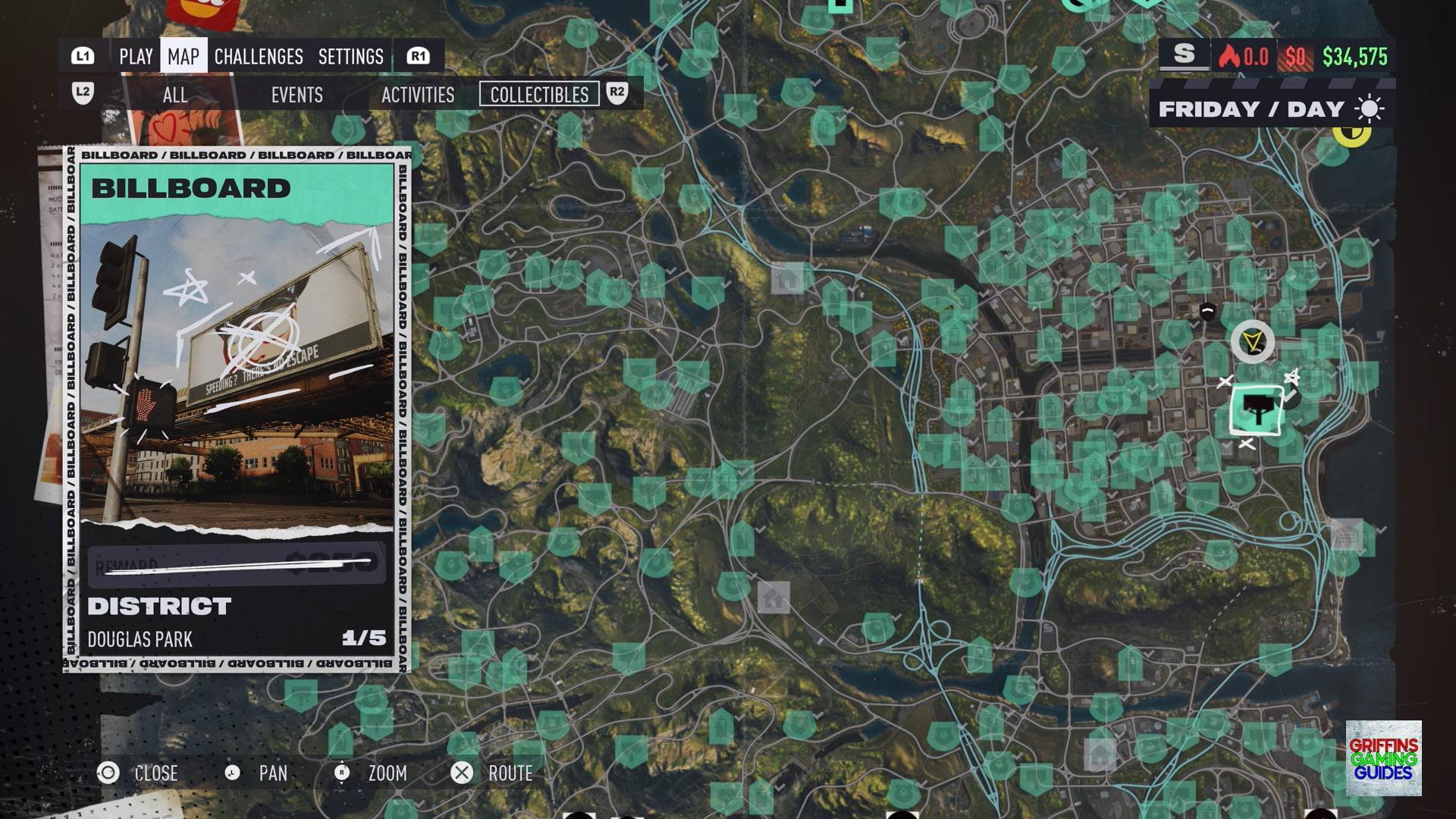Viewport: 1456px width, 819px height.
Task: Switch to the PLAY tab
Action: tap(136, 57)
